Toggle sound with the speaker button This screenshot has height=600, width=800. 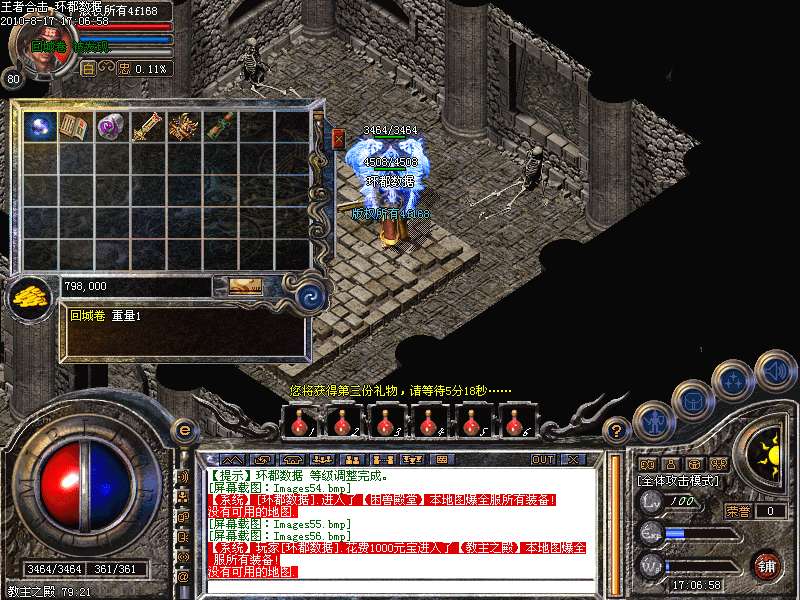775,370
